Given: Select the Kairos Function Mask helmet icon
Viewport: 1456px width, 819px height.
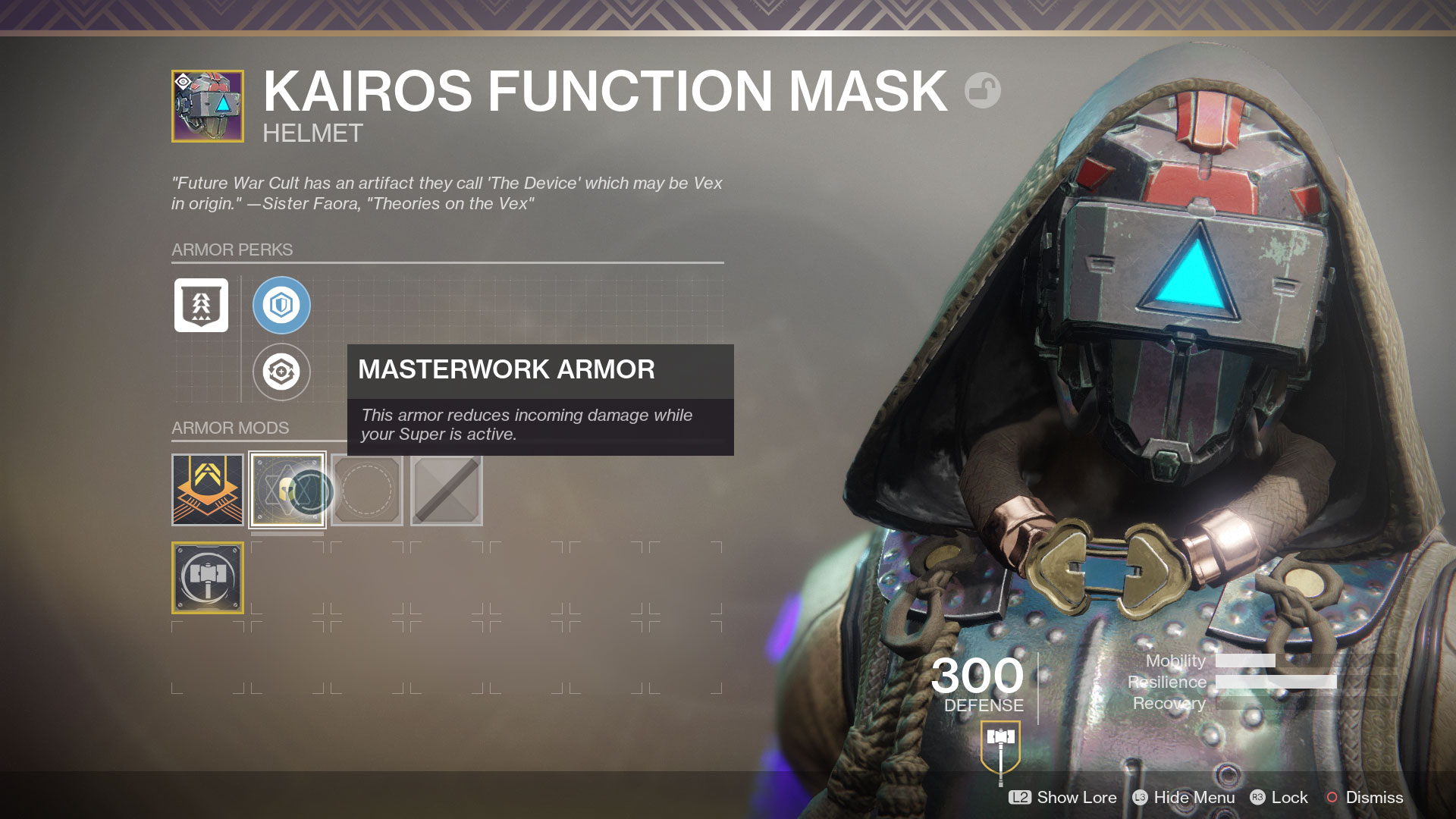Looking at the screenshot, I should [208, 106].
